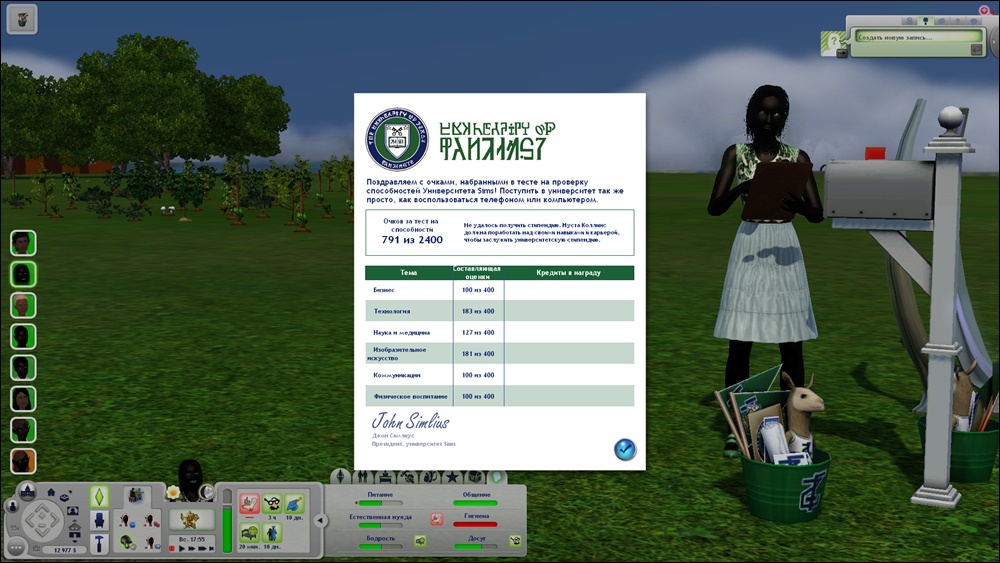Open the top-left Sim icon button
1000x563 pixels.
pos(21,16)
